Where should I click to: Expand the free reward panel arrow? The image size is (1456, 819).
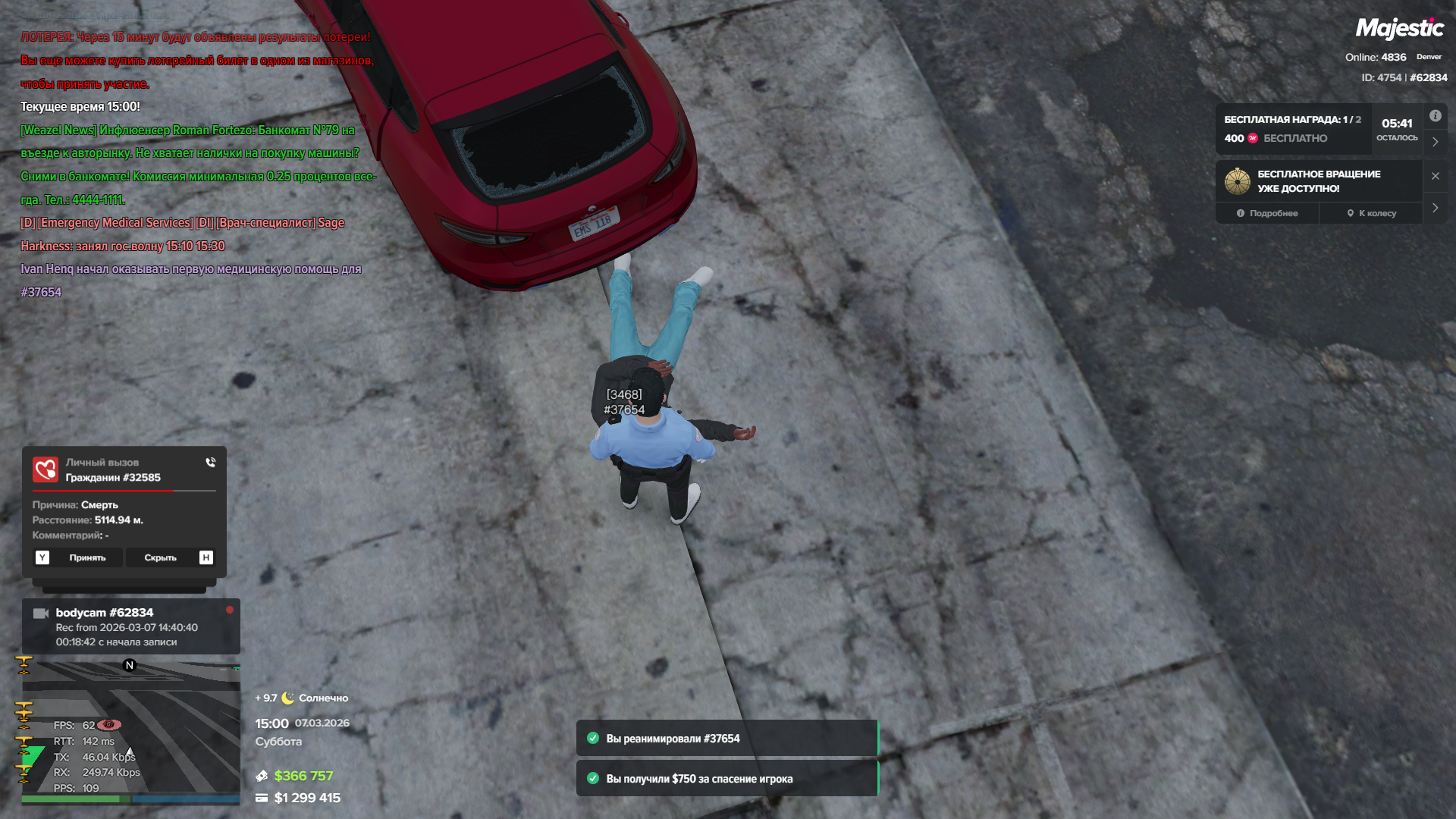(x=1435, y=142)
